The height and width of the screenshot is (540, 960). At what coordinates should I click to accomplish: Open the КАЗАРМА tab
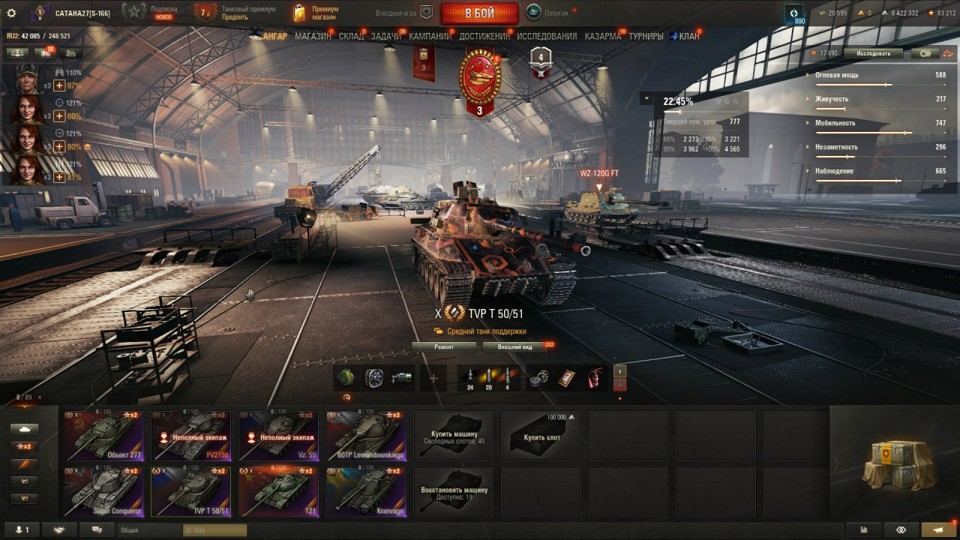[x=603, y=36]
